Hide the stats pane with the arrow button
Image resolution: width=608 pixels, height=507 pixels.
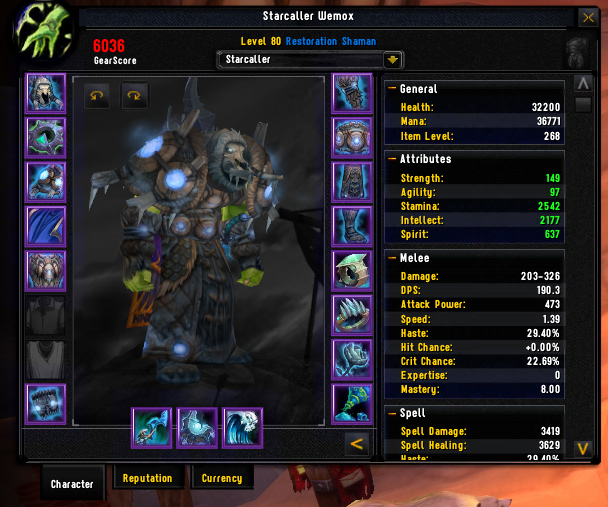tap(353, 444)
